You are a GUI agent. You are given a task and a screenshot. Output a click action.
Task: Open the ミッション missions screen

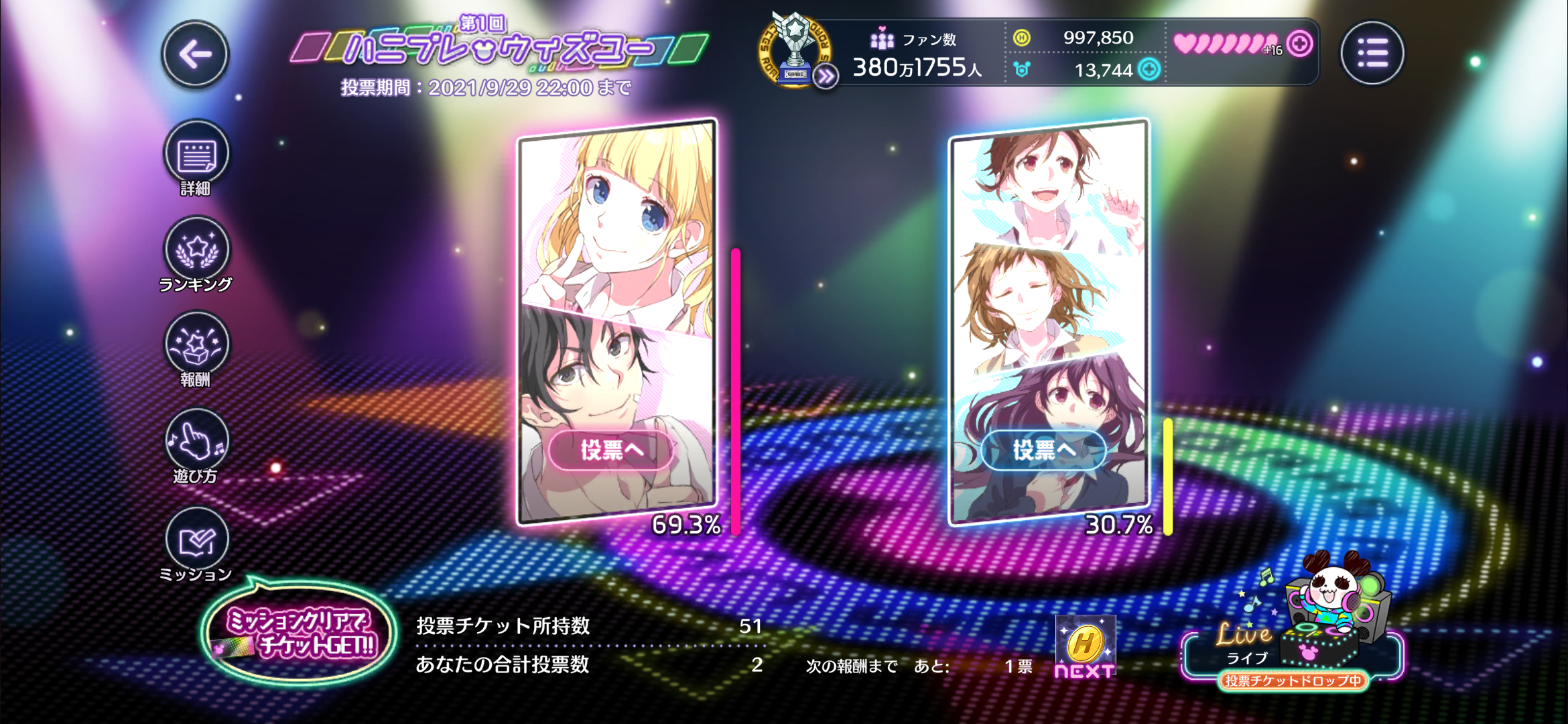point(196,540)
